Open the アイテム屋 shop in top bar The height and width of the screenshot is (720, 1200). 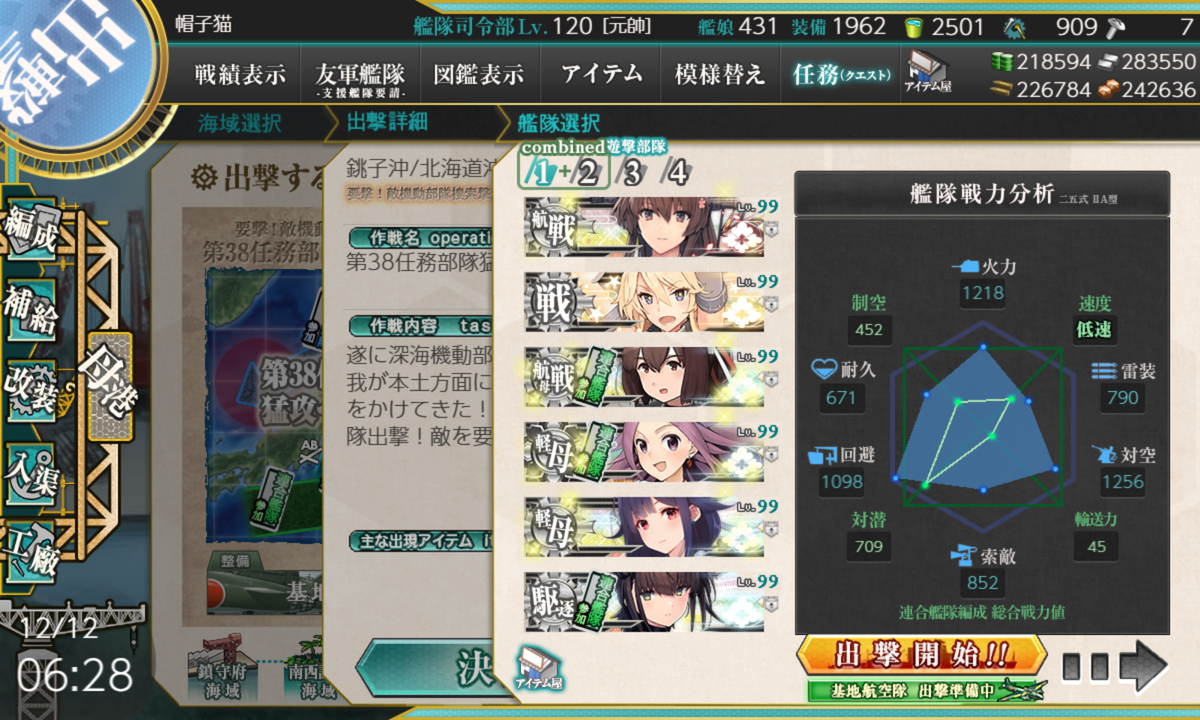click(929, 72)
